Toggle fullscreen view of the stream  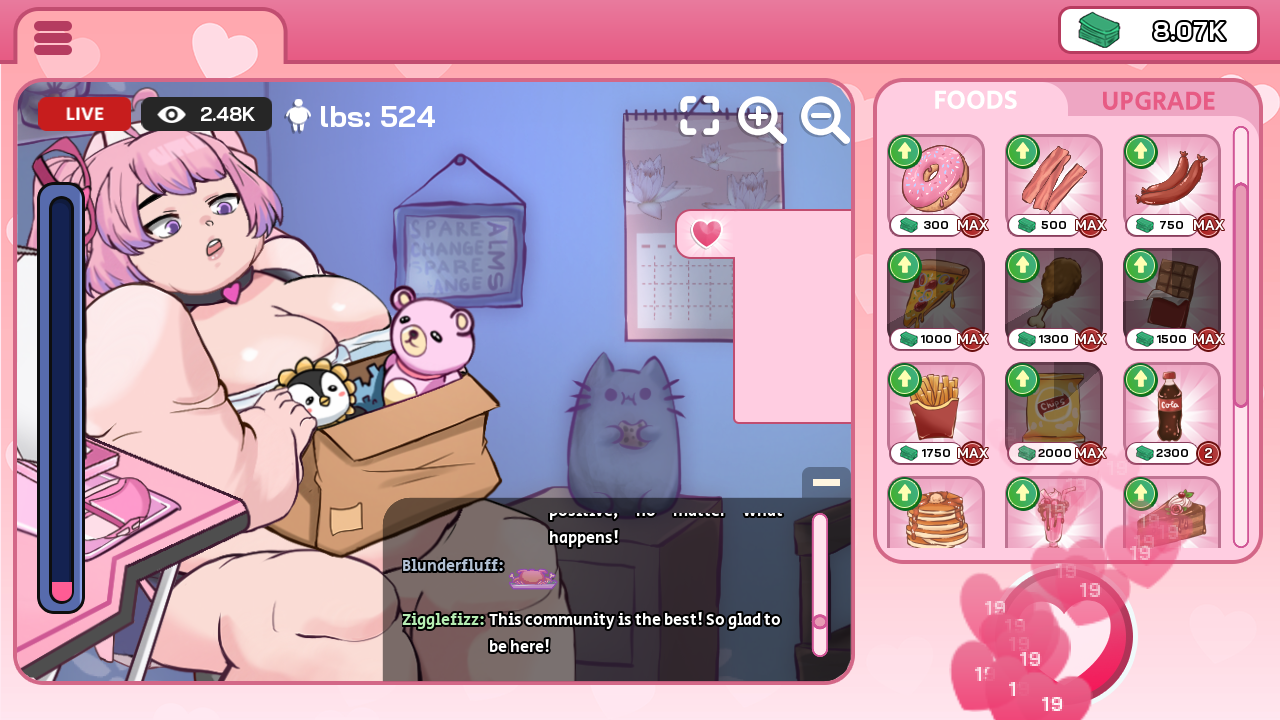[700, 116]
